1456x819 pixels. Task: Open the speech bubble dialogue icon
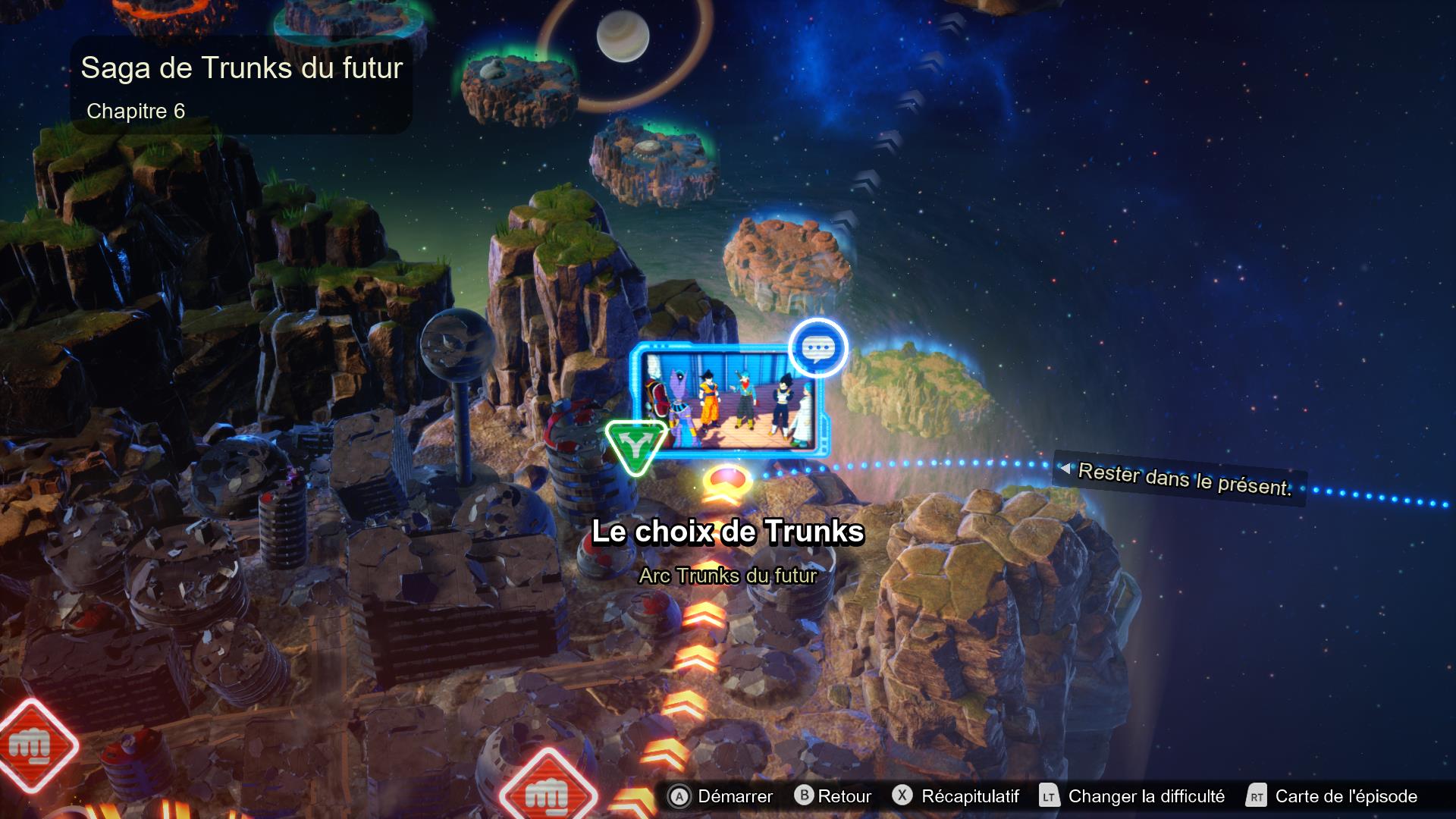point(817,348)
